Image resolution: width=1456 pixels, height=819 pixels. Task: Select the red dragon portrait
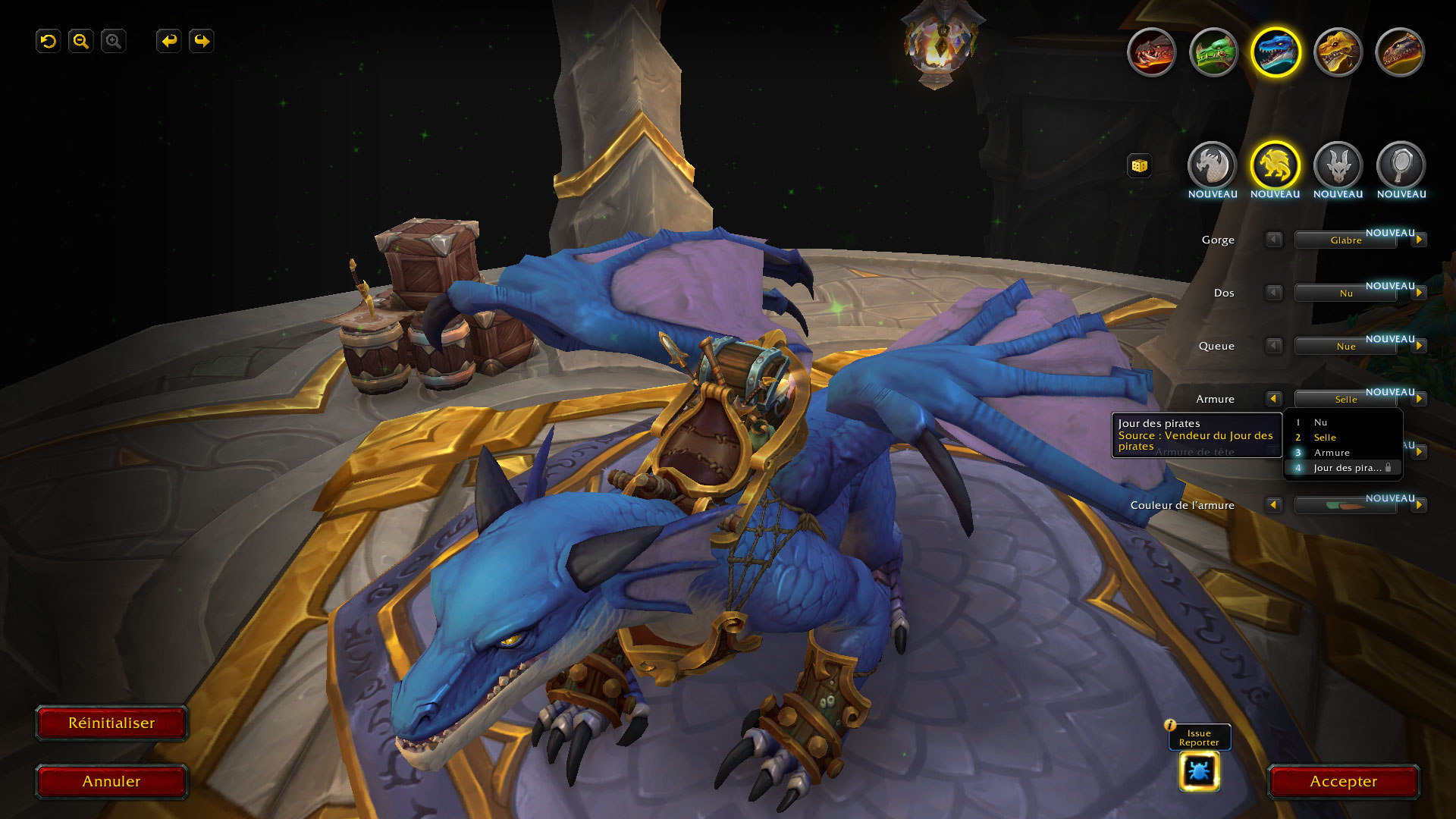[x=1151, y=52]
